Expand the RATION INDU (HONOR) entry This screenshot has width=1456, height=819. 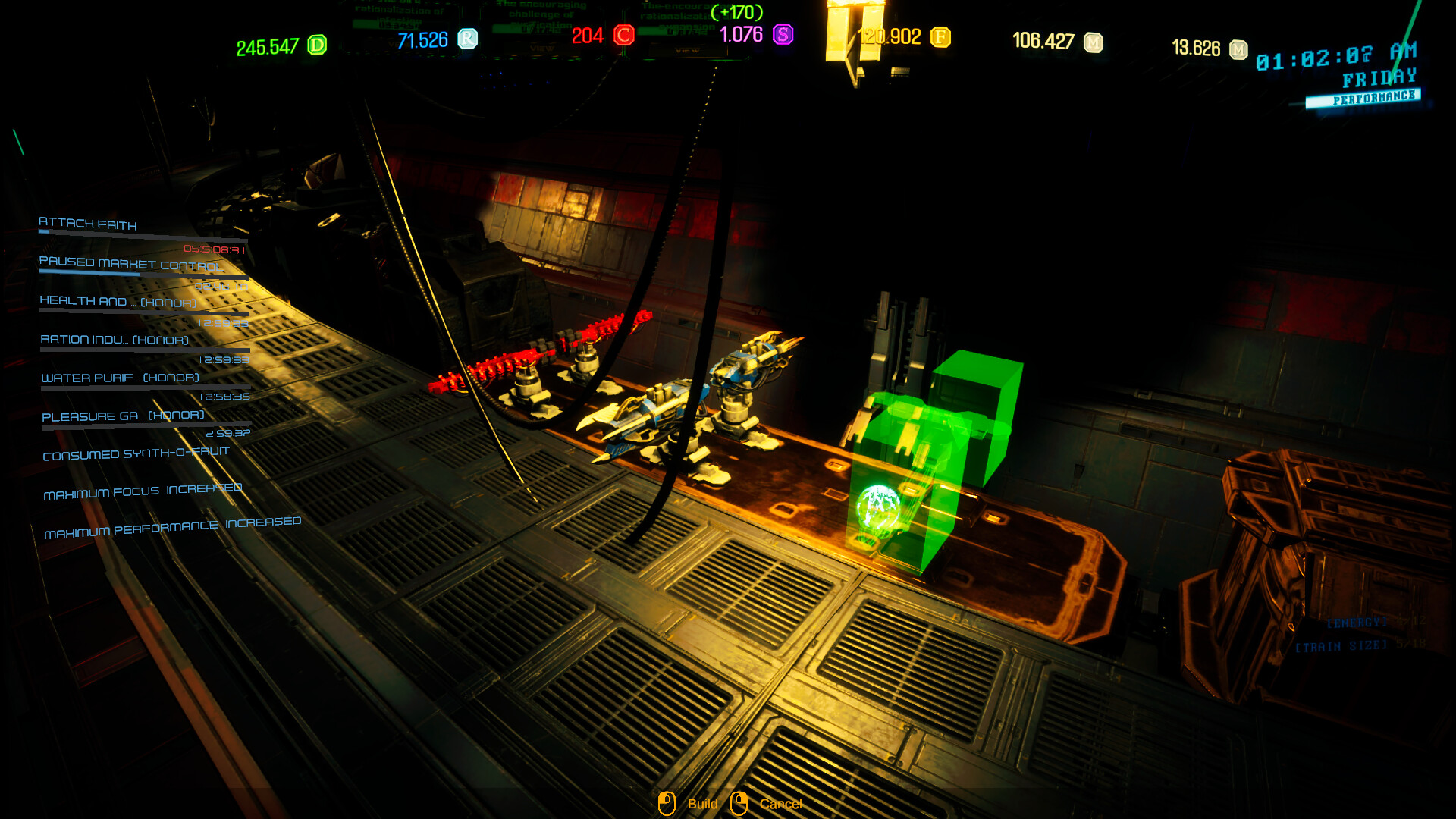coord(114,341)
